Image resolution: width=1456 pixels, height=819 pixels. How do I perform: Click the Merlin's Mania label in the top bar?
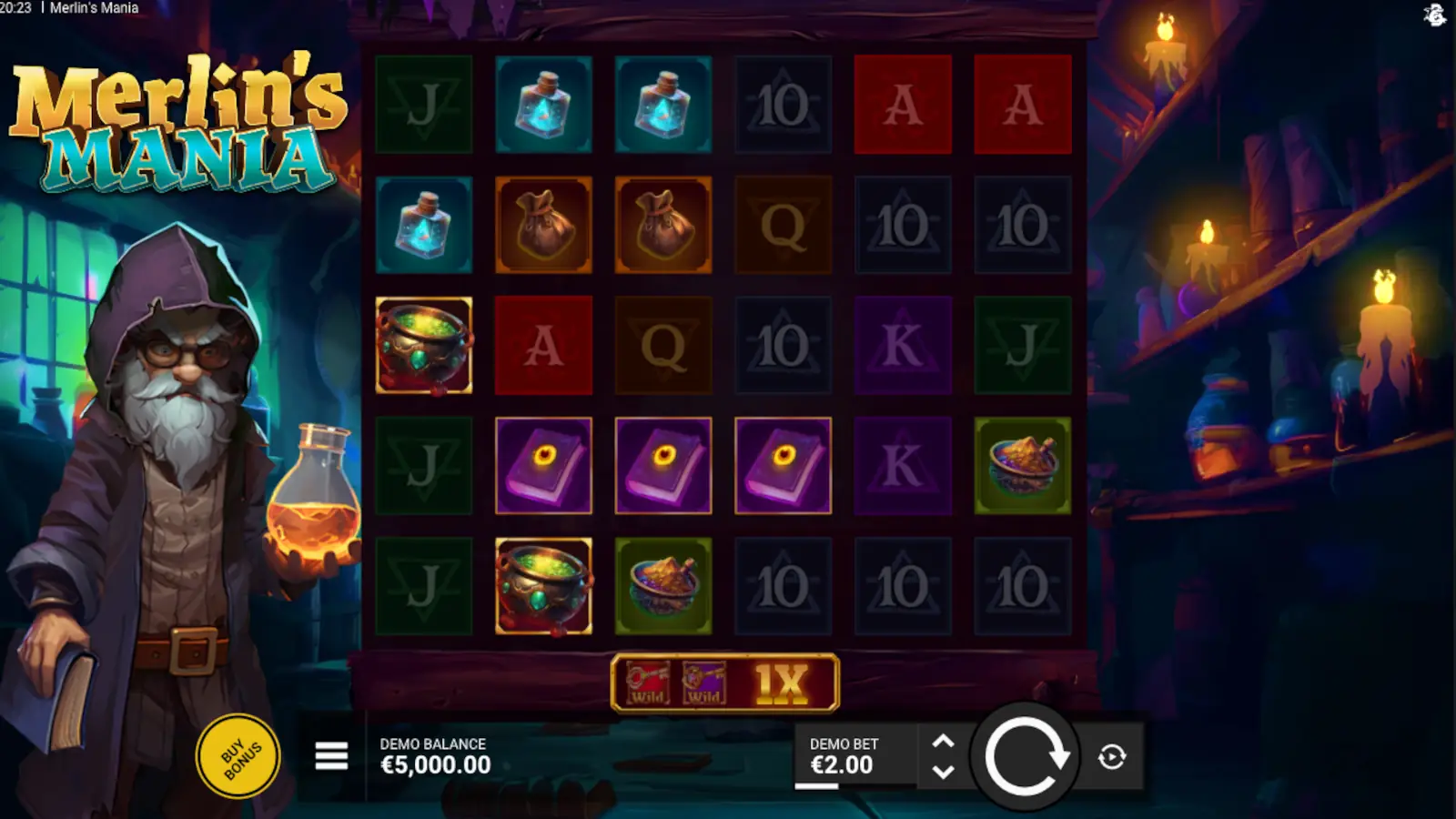[x=94, y=7]
